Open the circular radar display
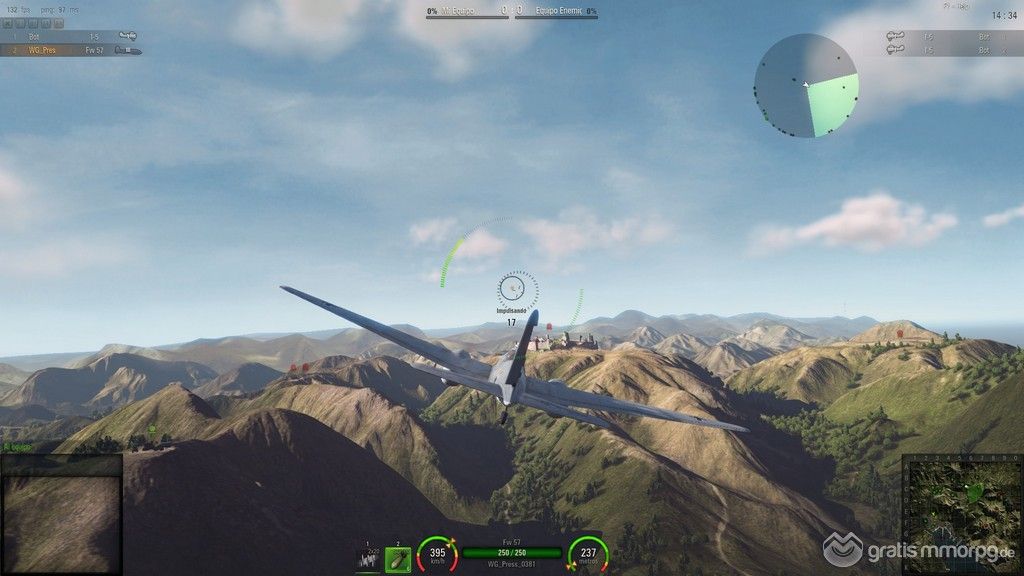The image size is (1024, 576). 806,86
